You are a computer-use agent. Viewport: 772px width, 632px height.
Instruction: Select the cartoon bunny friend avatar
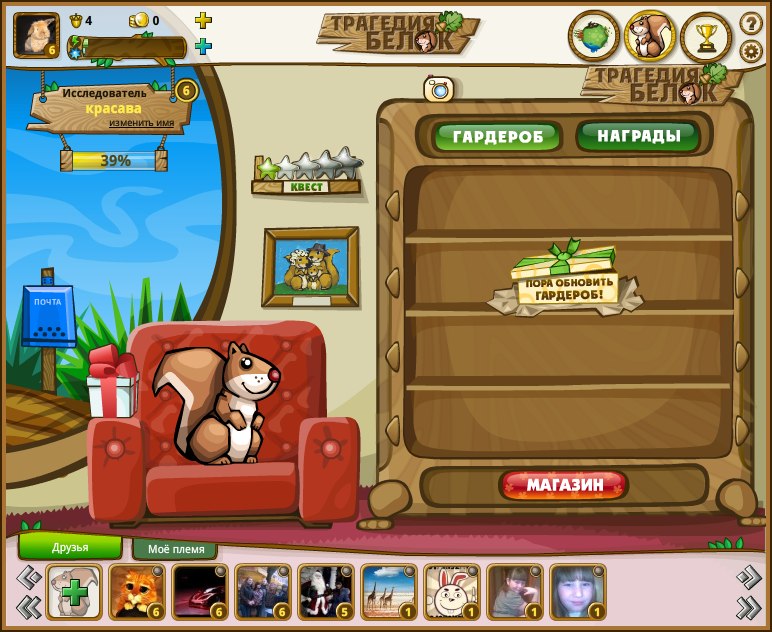452,592
